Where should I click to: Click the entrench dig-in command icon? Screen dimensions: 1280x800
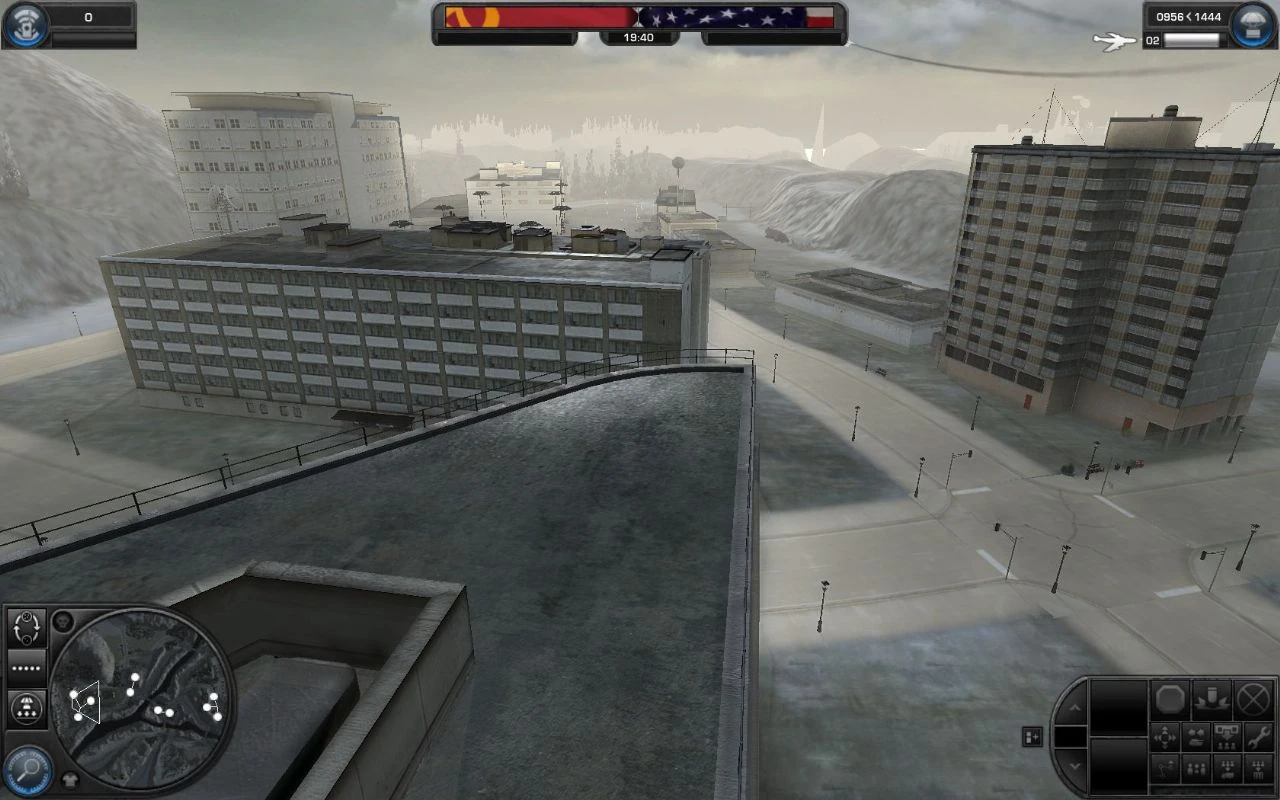[1213, 700]
